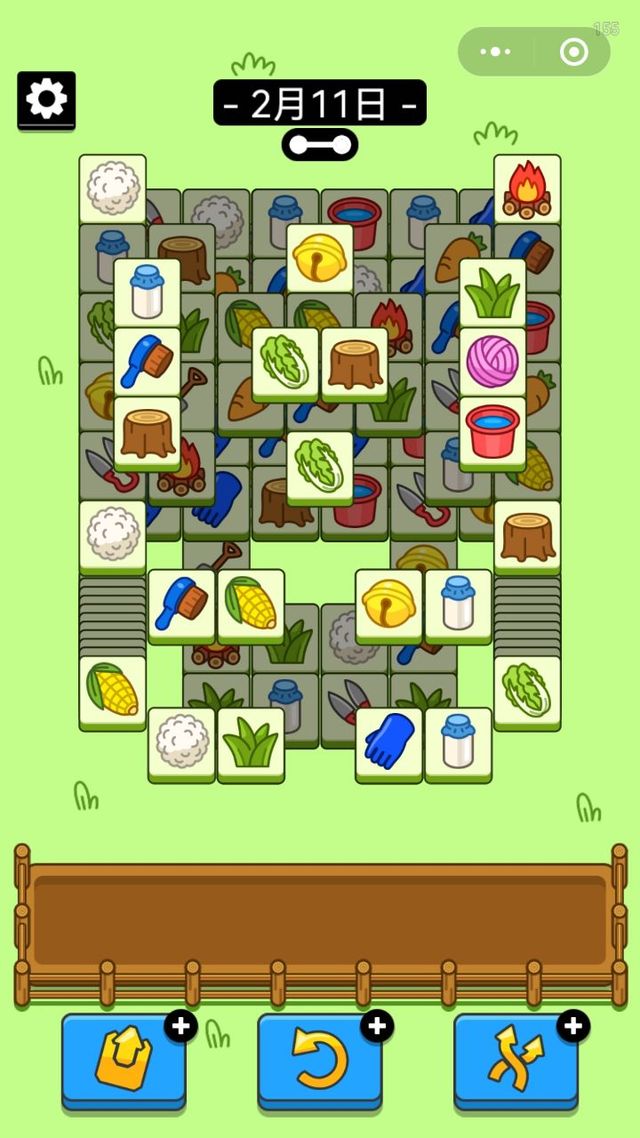The width and height of the screenshot is (640, 1138).
Task: Select the blue glove tile
Action: tap(389, 741)
